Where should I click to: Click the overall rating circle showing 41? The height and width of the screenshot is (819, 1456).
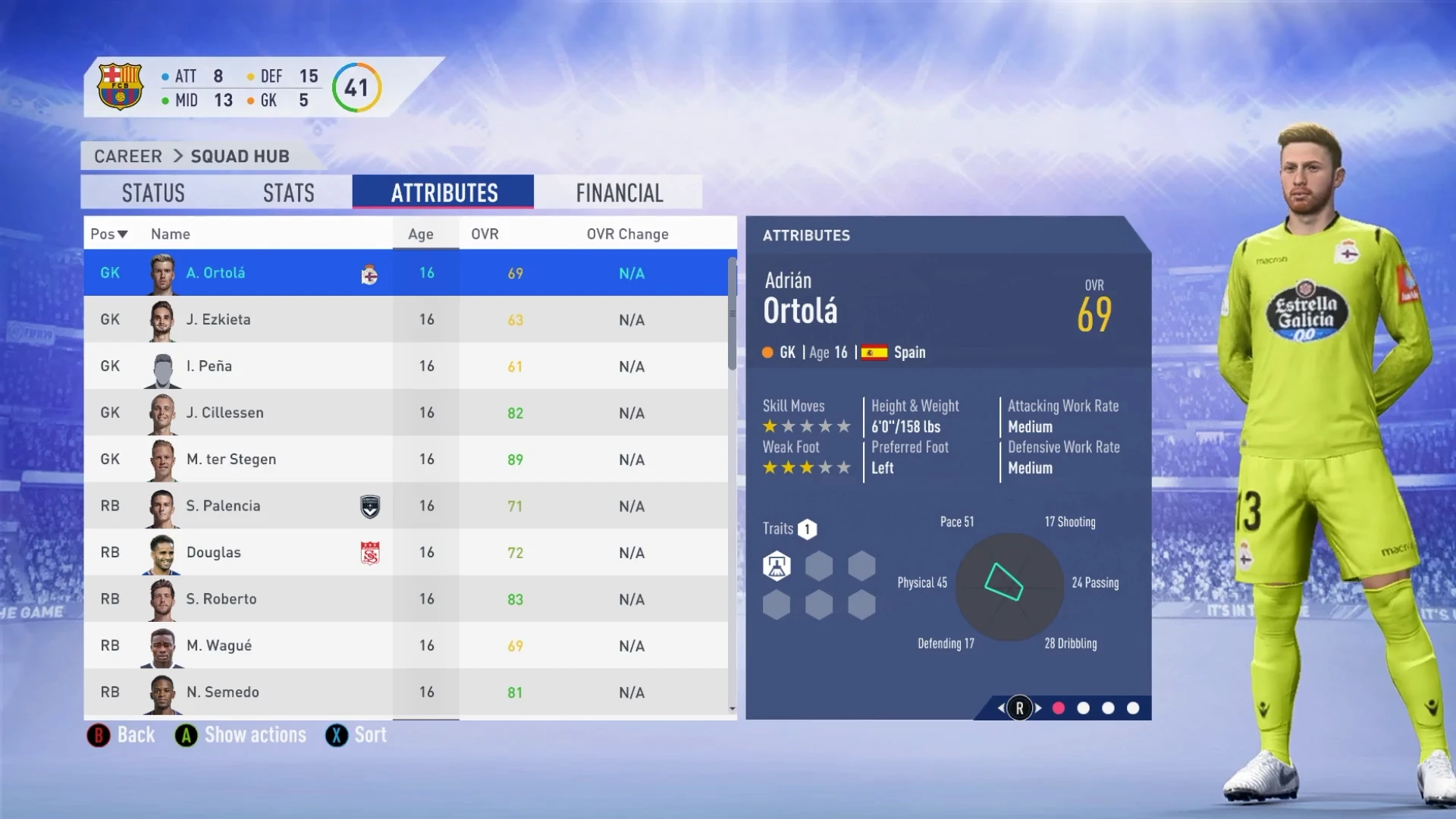click(356, 86)
